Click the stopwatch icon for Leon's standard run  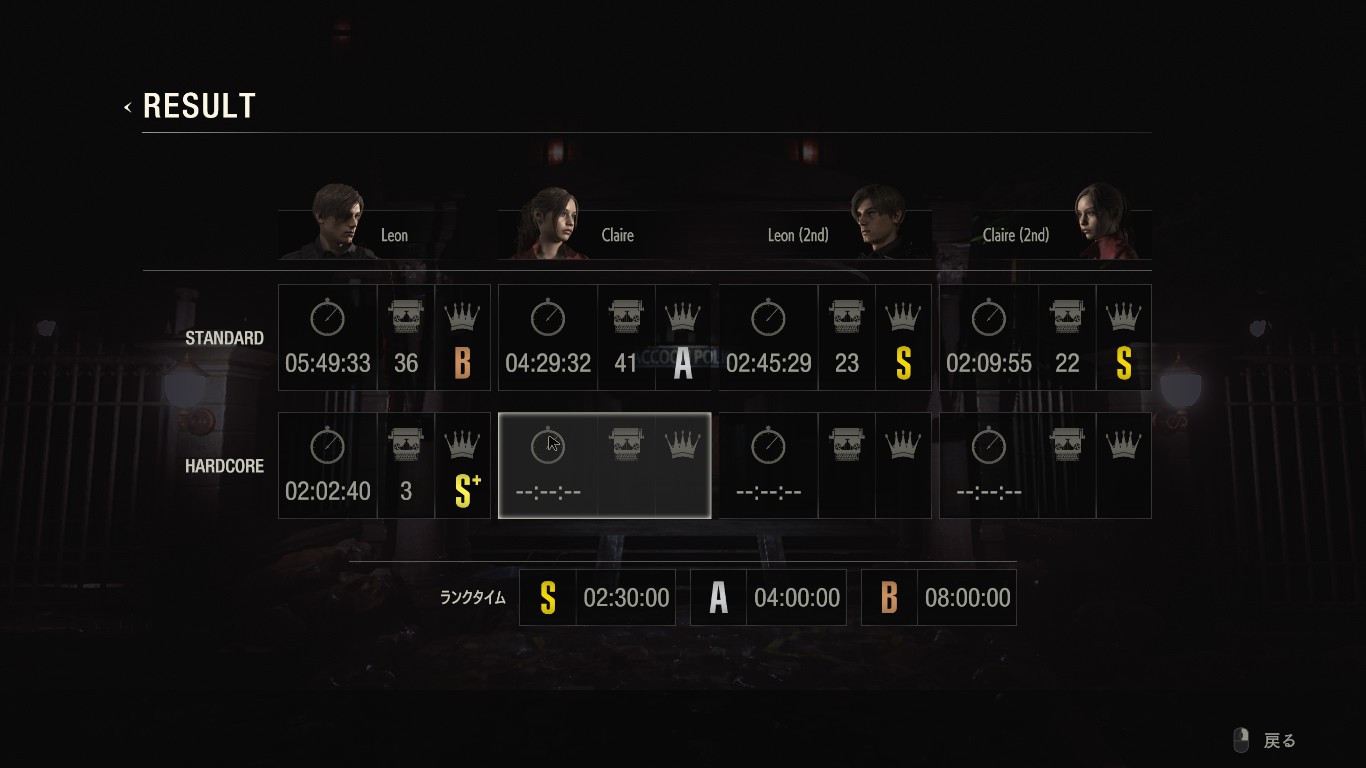[327, 317]
